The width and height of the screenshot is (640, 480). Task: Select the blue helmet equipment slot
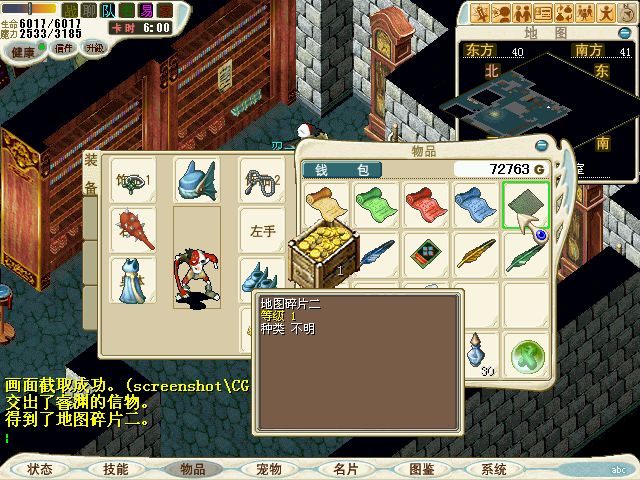tap(196, 180)
